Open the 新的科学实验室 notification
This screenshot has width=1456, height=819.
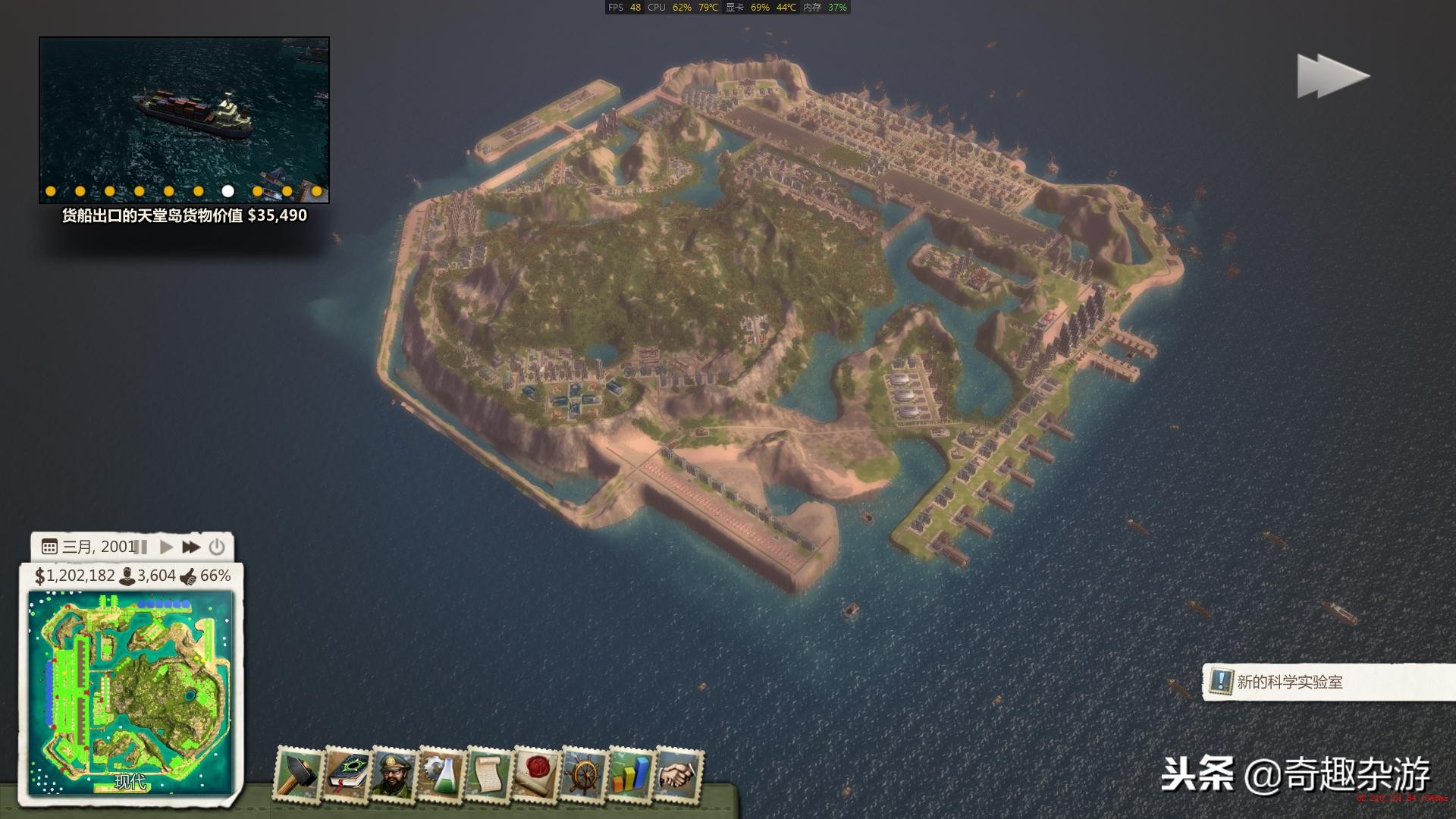tap(1289, 682)
